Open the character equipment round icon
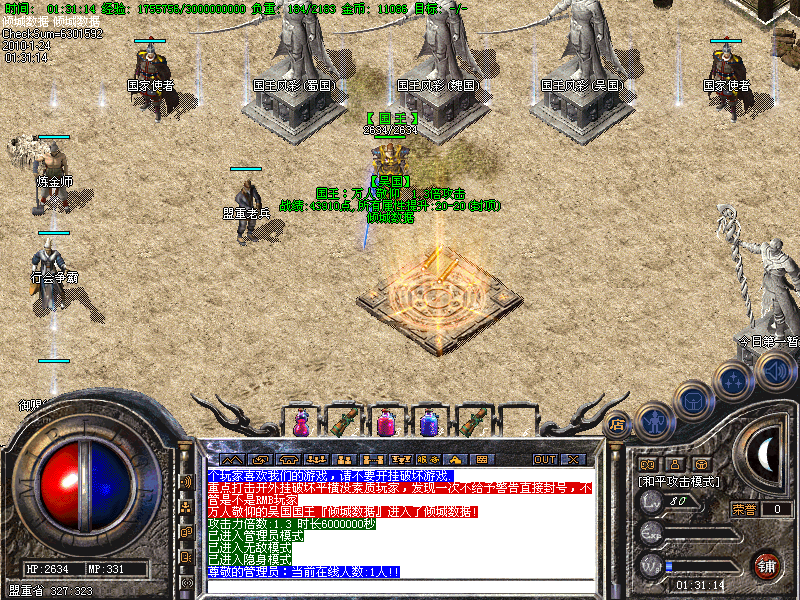The width and height of the screenshot is (800, 600). 653,420
